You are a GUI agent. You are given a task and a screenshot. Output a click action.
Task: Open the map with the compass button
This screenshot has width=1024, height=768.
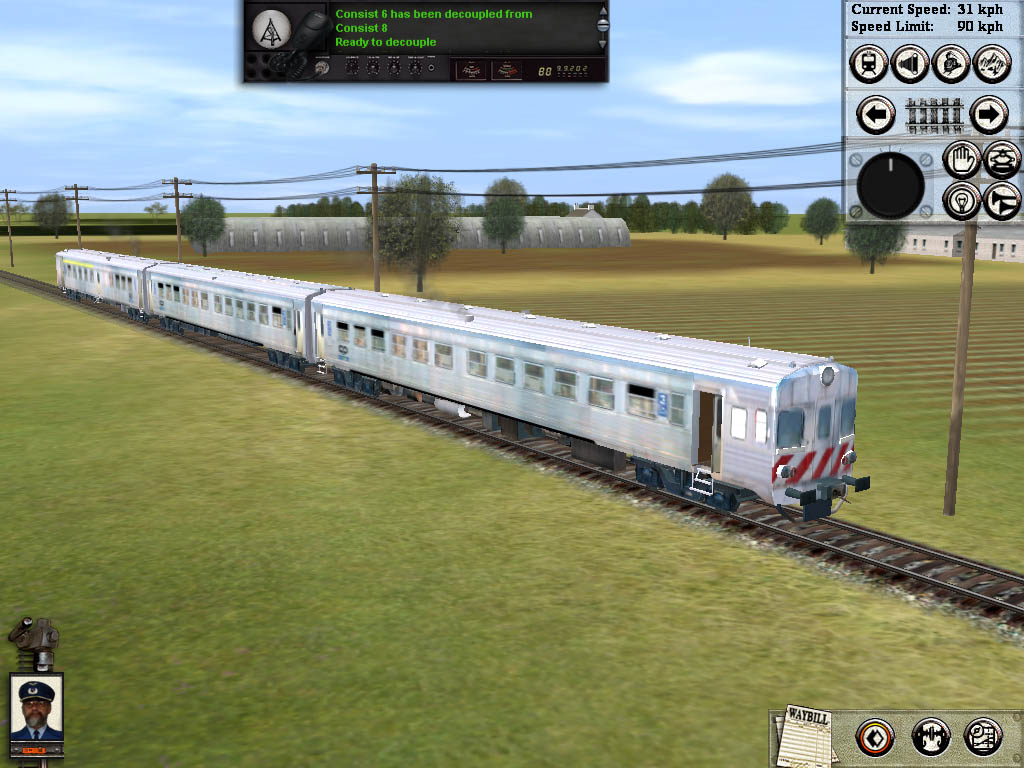point(983,738)
